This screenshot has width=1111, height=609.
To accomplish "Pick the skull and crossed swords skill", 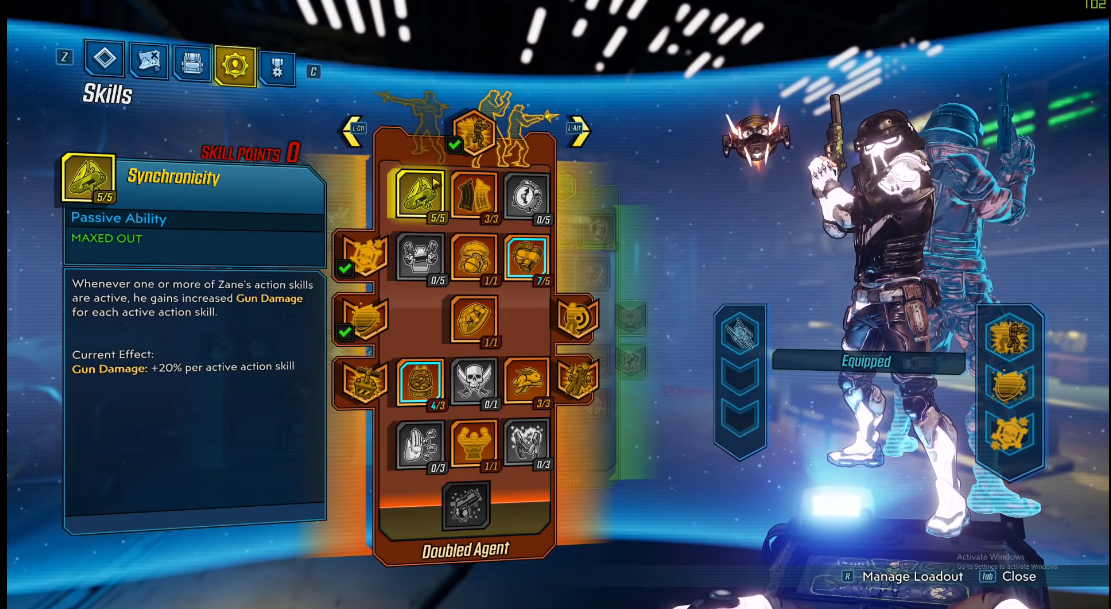I will tap(472, 381).
